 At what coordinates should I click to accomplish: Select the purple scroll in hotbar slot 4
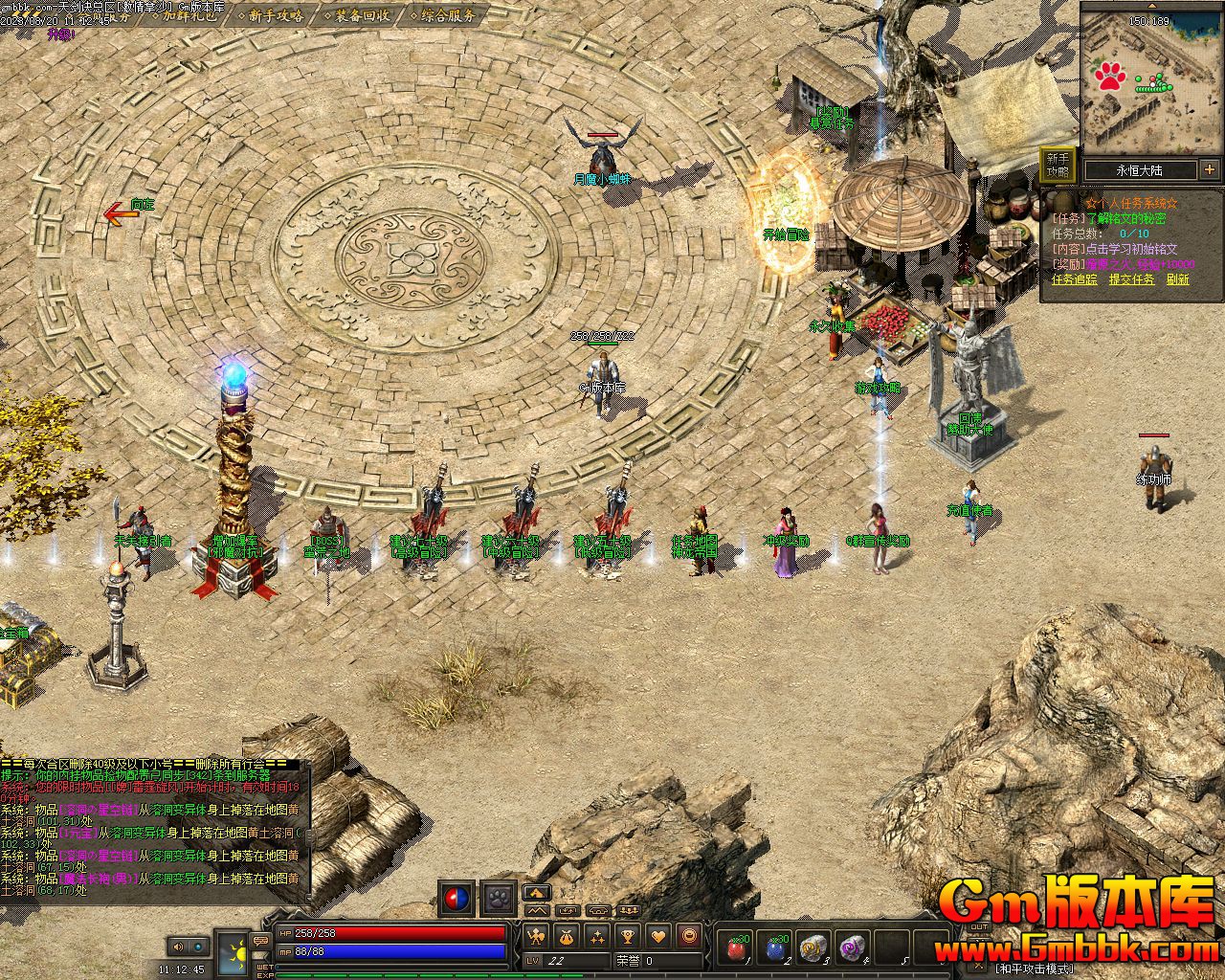pyautogui.click(x=851, y=947)
